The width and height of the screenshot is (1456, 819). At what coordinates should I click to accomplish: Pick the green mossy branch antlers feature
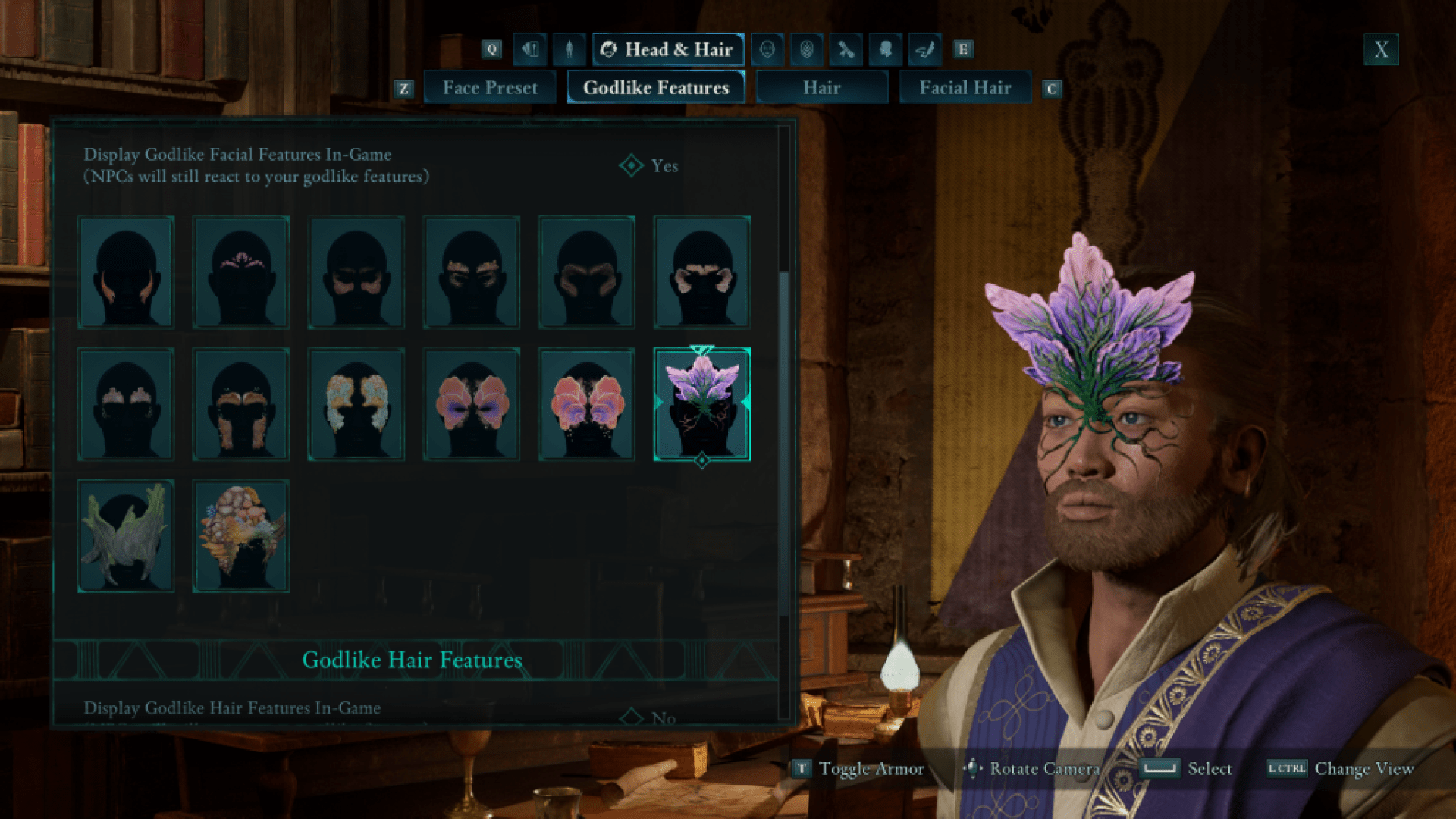click(126, 536)
